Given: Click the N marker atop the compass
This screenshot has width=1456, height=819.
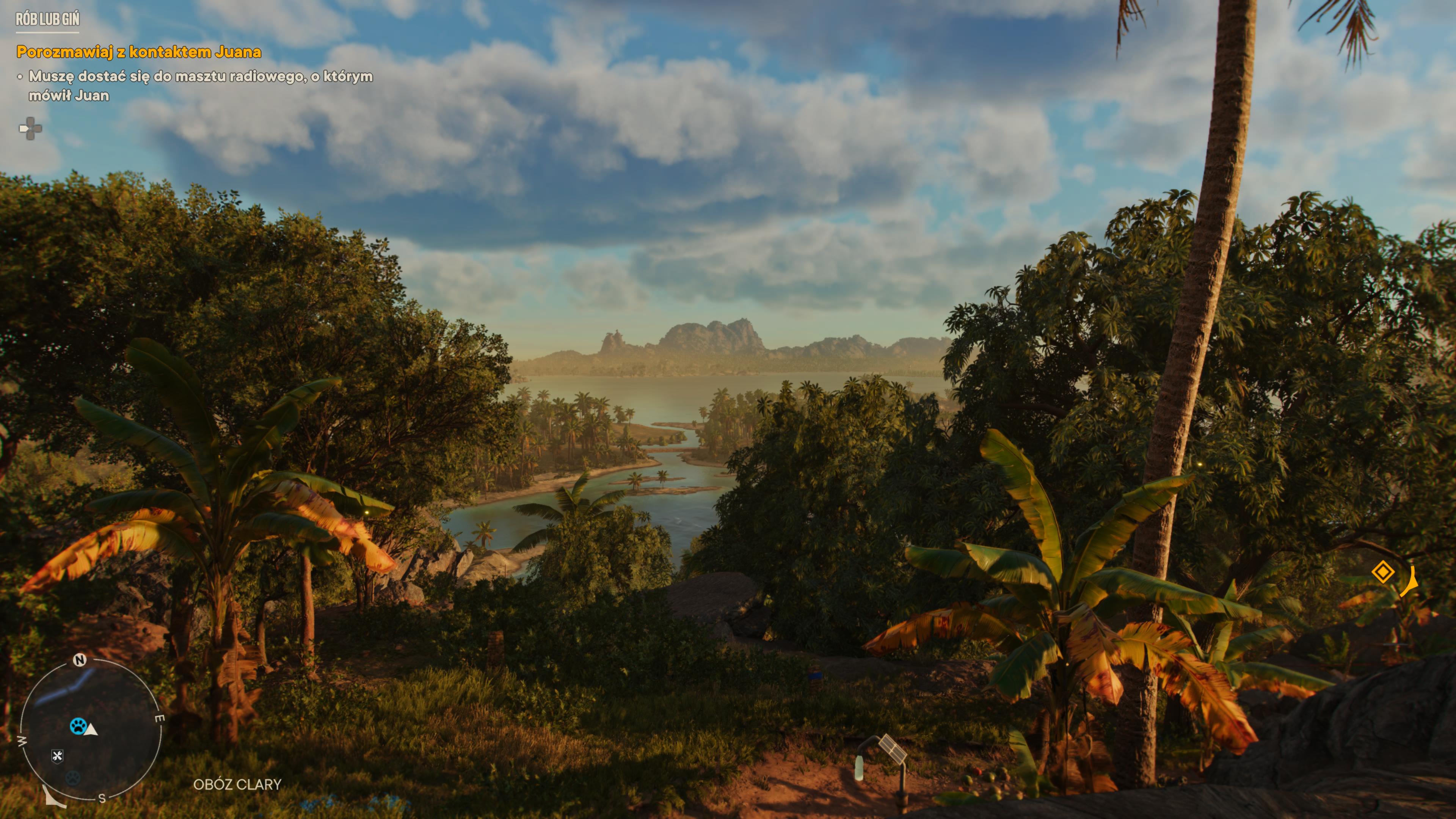Looking at the screenshot, I should pos(80,660).
